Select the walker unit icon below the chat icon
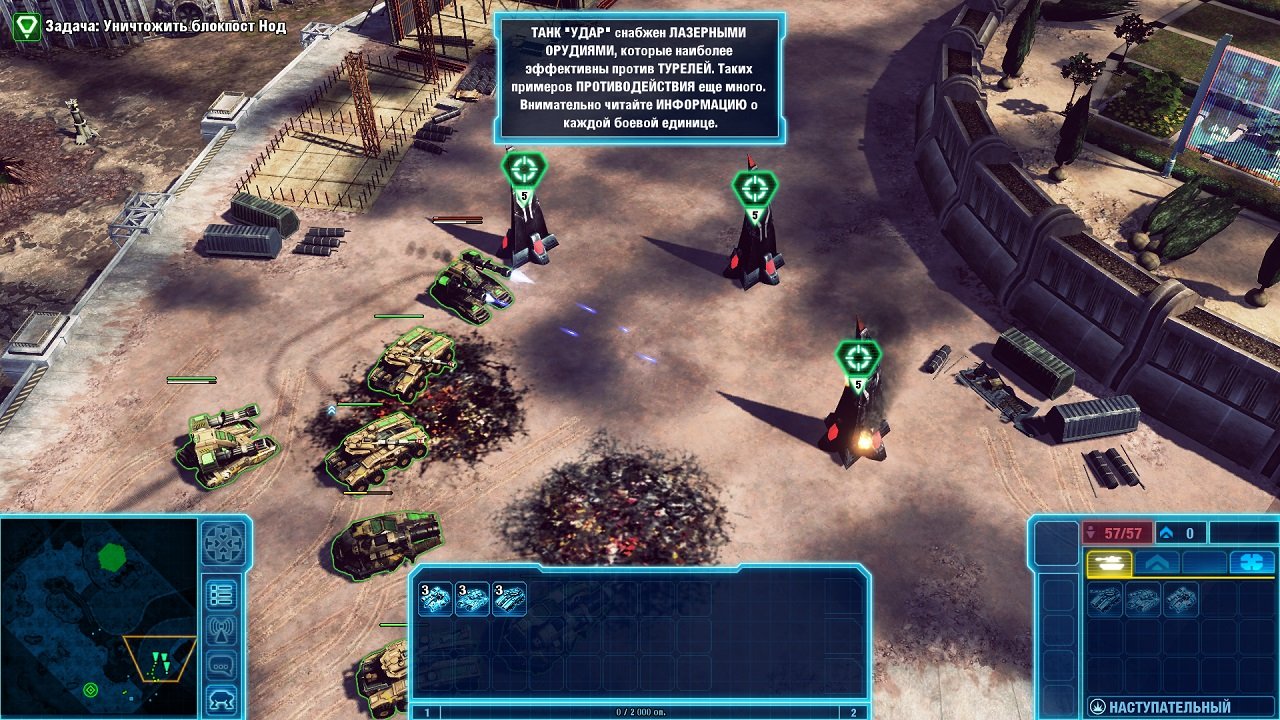This screenshot has width=1280, height=720. click(x=221, y=697)
